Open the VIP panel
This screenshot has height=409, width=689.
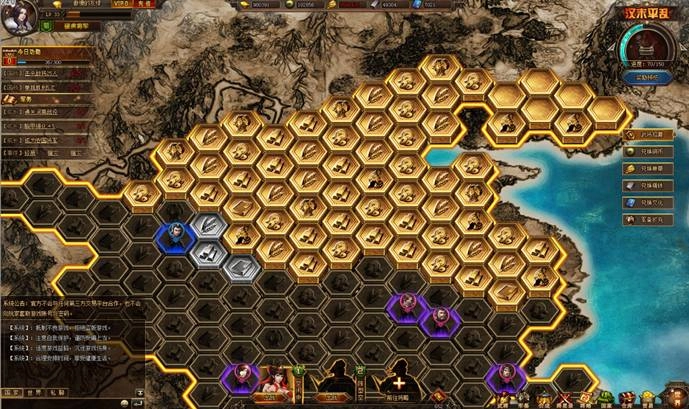click(x=118, y=6)
